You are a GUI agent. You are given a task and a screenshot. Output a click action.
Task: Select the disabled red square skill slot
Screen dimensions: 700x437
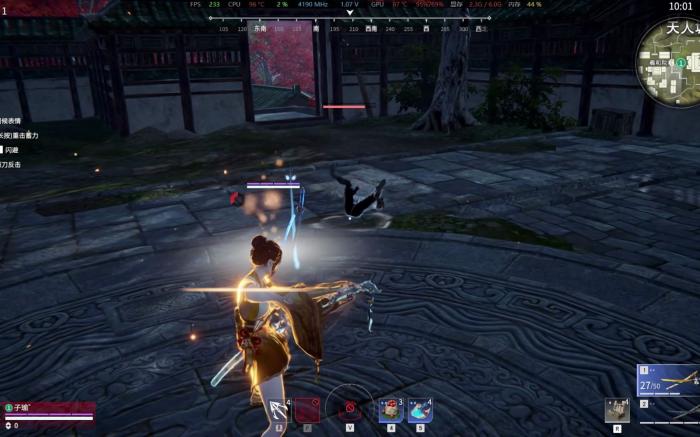coord(306,409)
